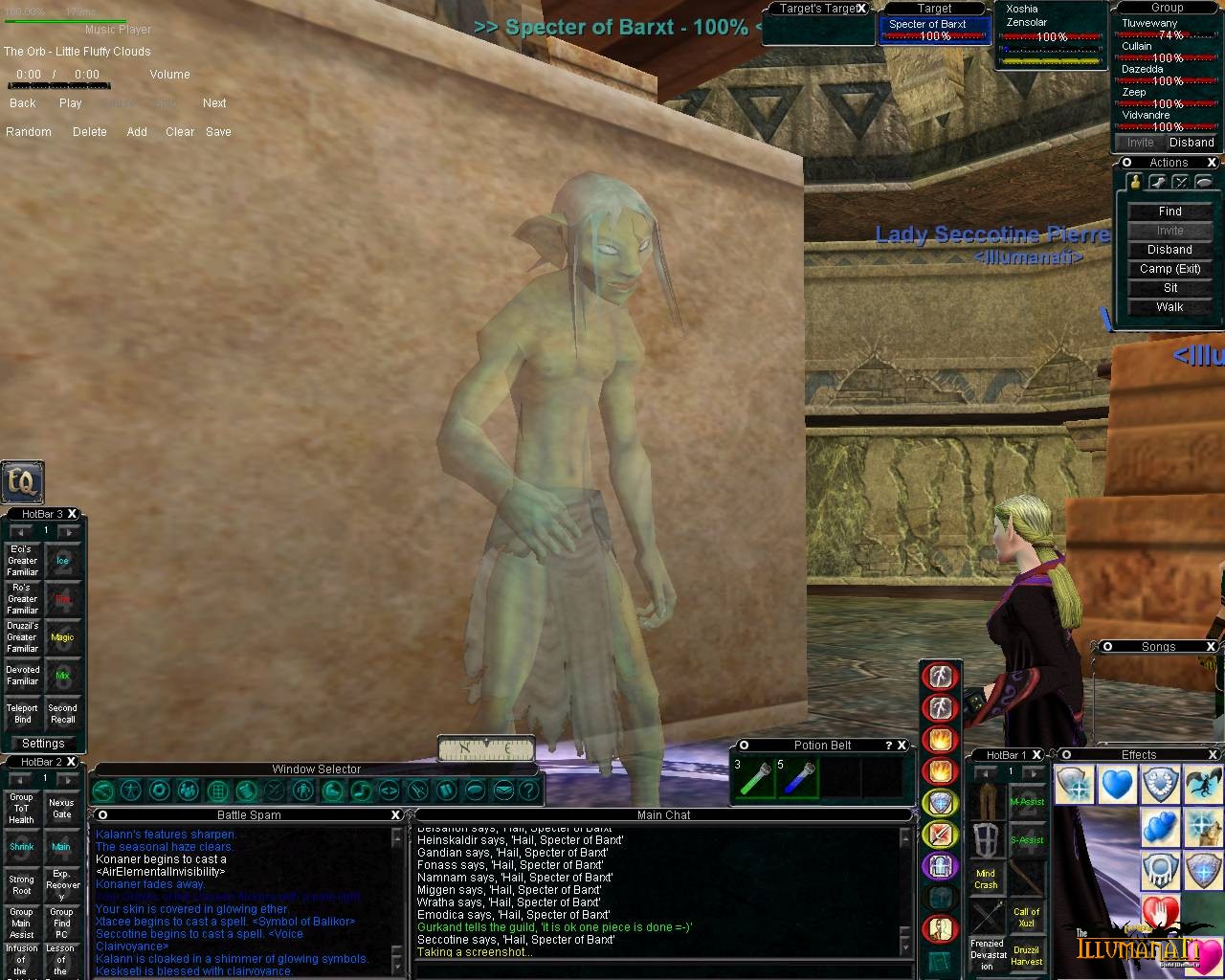Activate Call of Xuzl on HotBar 1

(x=1027, y=917)
